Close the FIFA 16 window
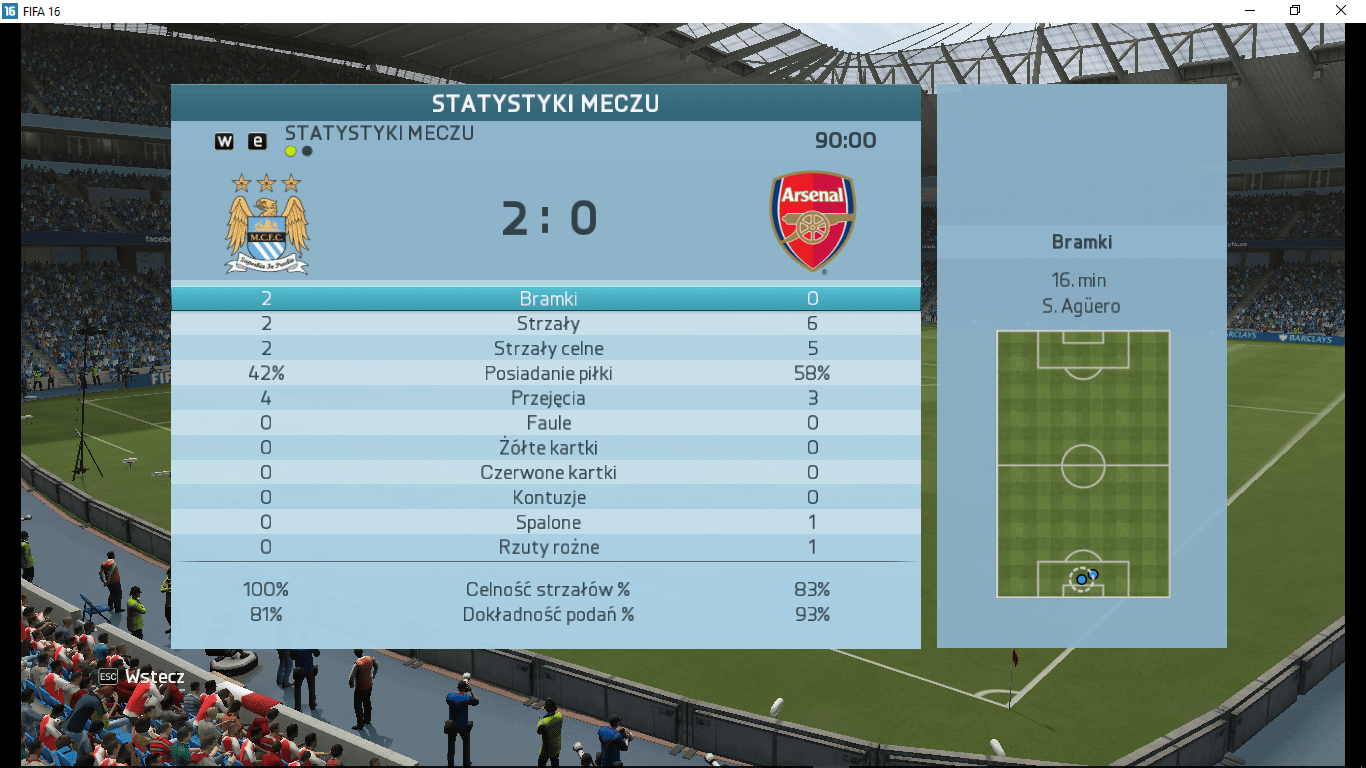Viewport: 1366px width, 768px height. (1341, 10)
